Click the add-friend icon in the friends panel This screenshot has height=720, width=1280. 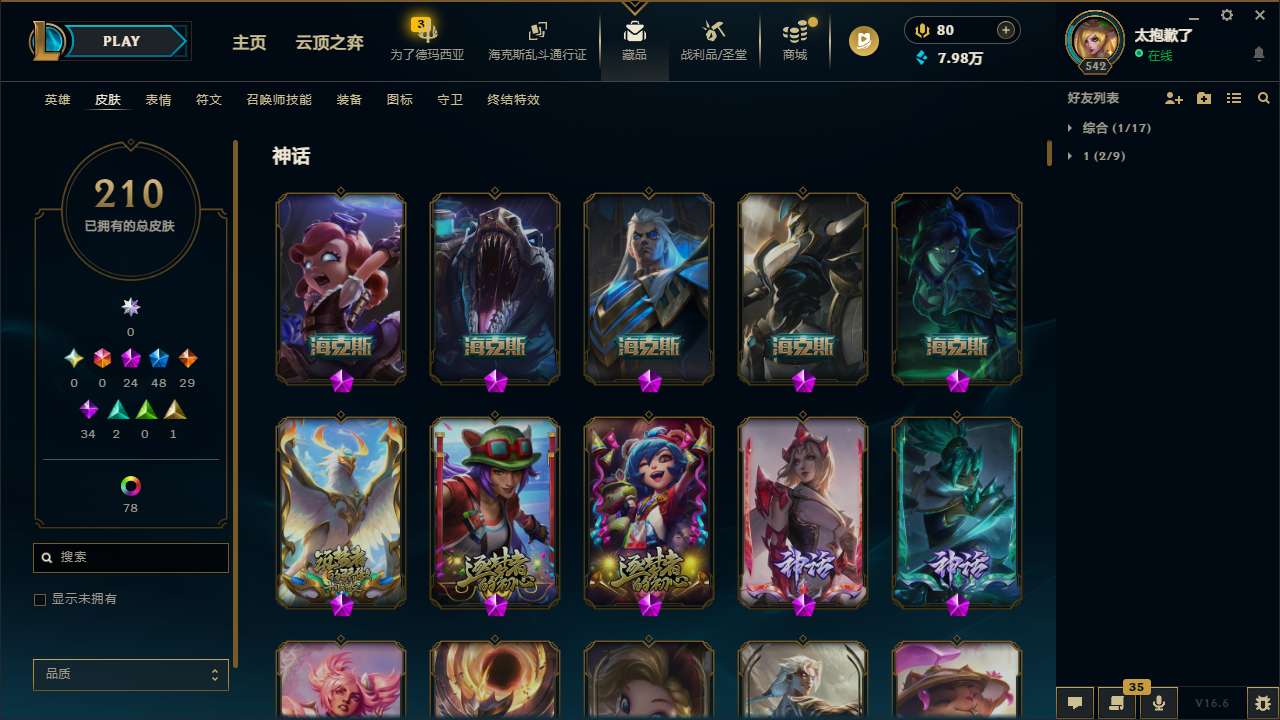click(1173, 98)
